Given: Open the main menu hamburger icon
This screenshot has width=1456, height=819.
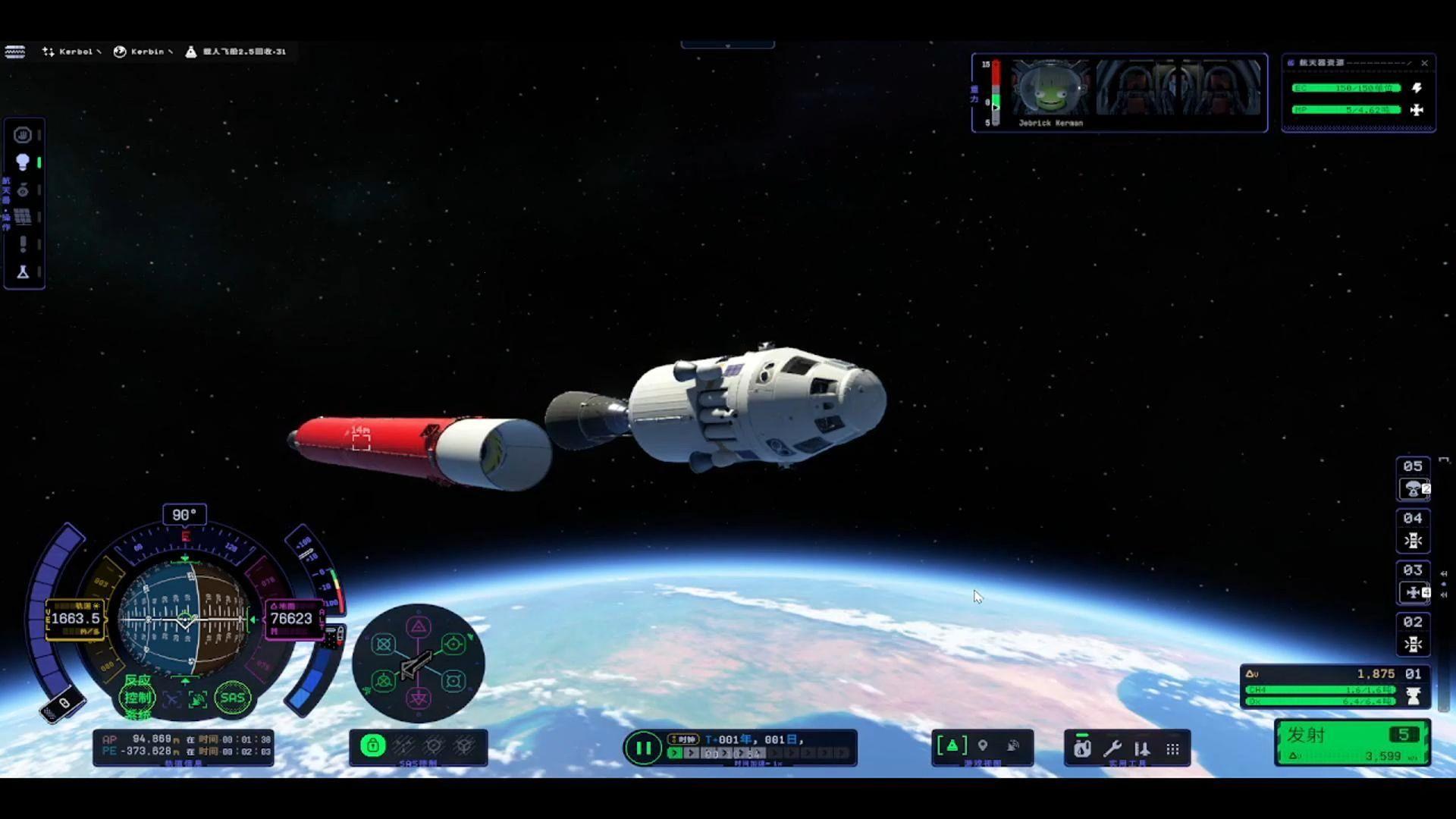Looking at the screenshot, I should [x=15, y=52].
